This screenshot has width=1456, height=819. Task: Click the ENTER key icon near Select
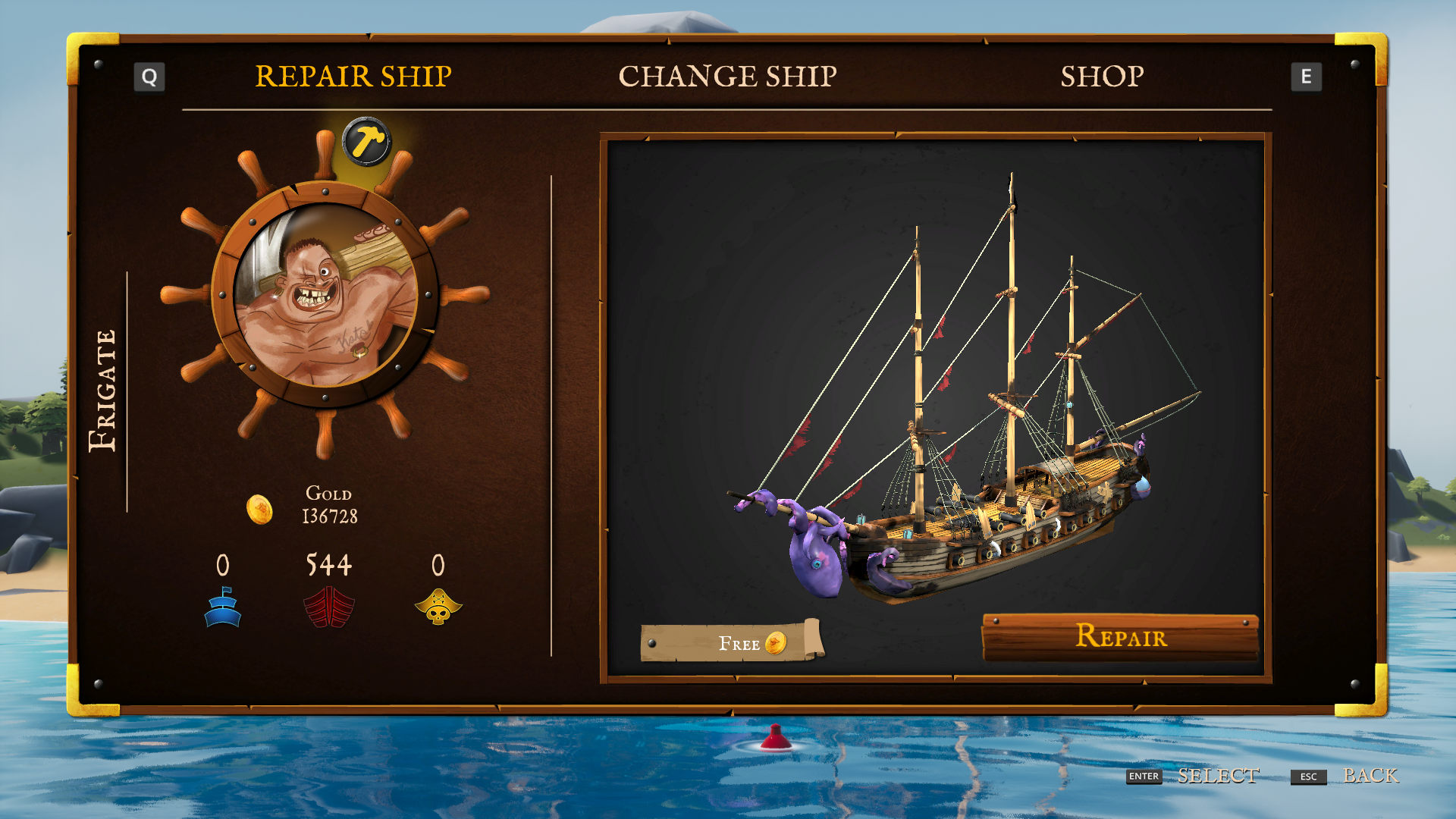tap(1143, 777)
